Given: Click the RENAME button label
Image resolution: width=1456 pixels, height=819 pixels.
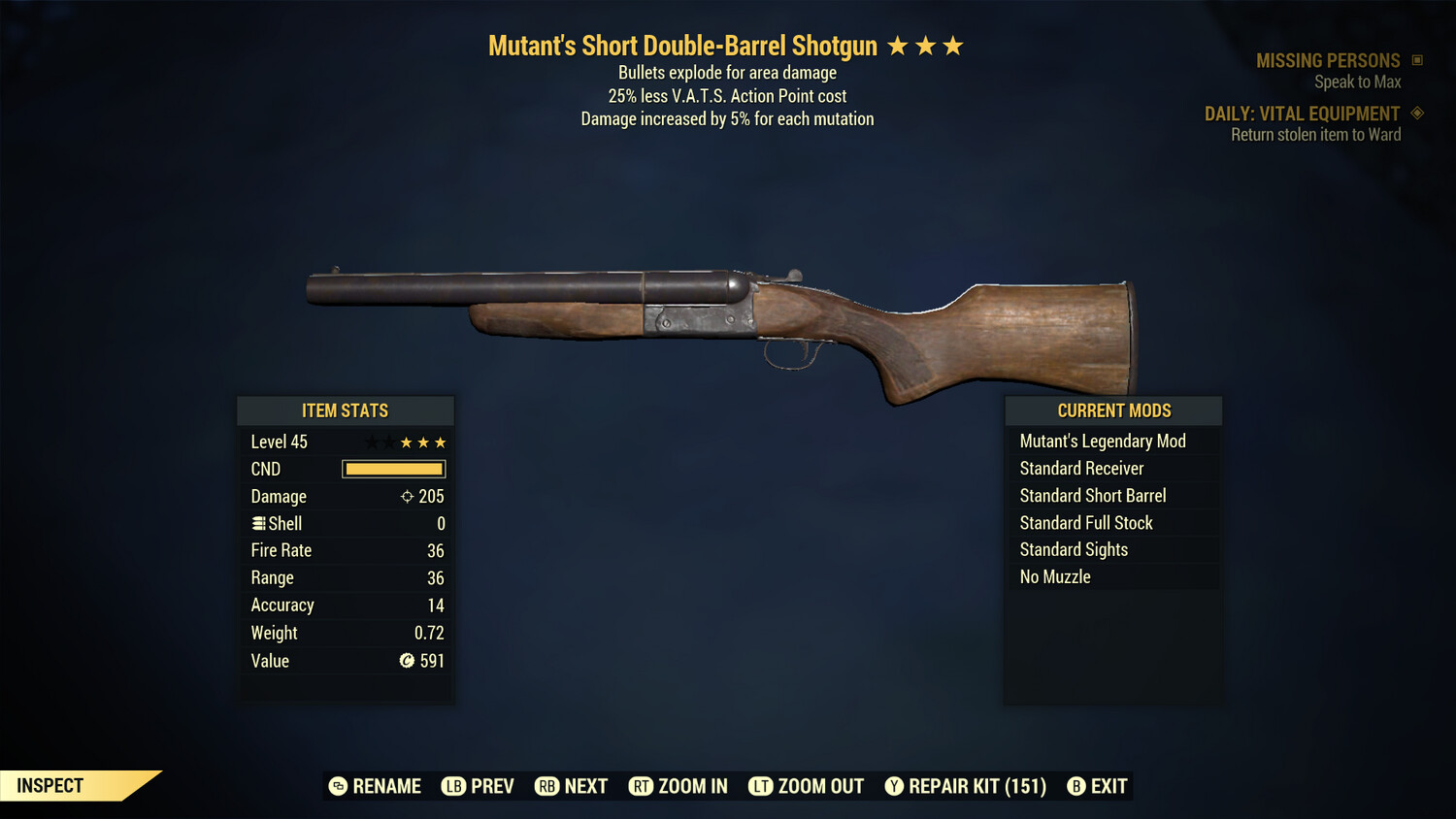Looking at the screenshot, I should 386,786.
